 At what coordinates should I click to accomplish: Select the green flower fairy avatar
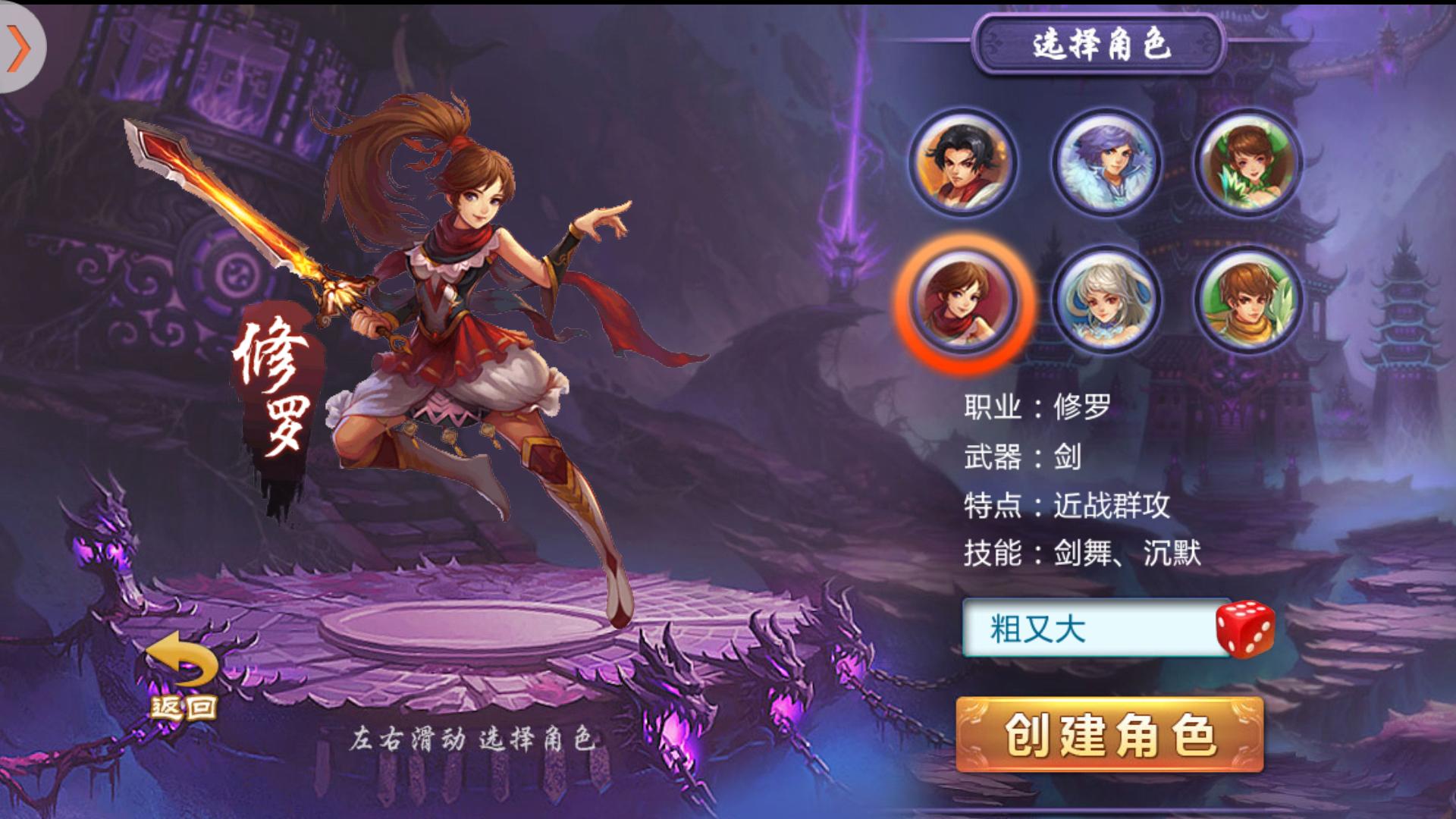tap(1248, 163)
